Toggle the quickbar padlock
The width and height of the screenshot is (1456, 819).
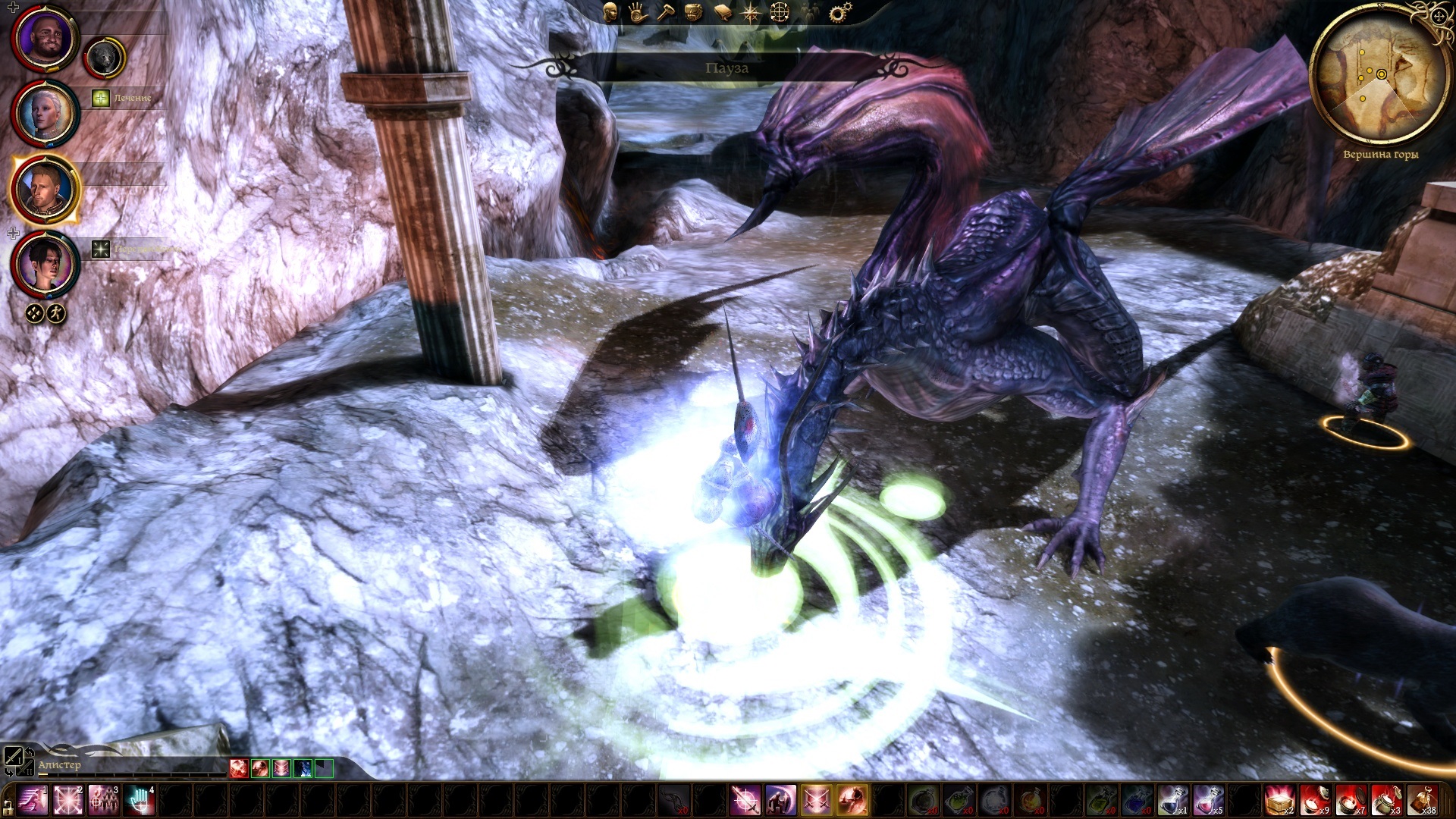point(8,806)
